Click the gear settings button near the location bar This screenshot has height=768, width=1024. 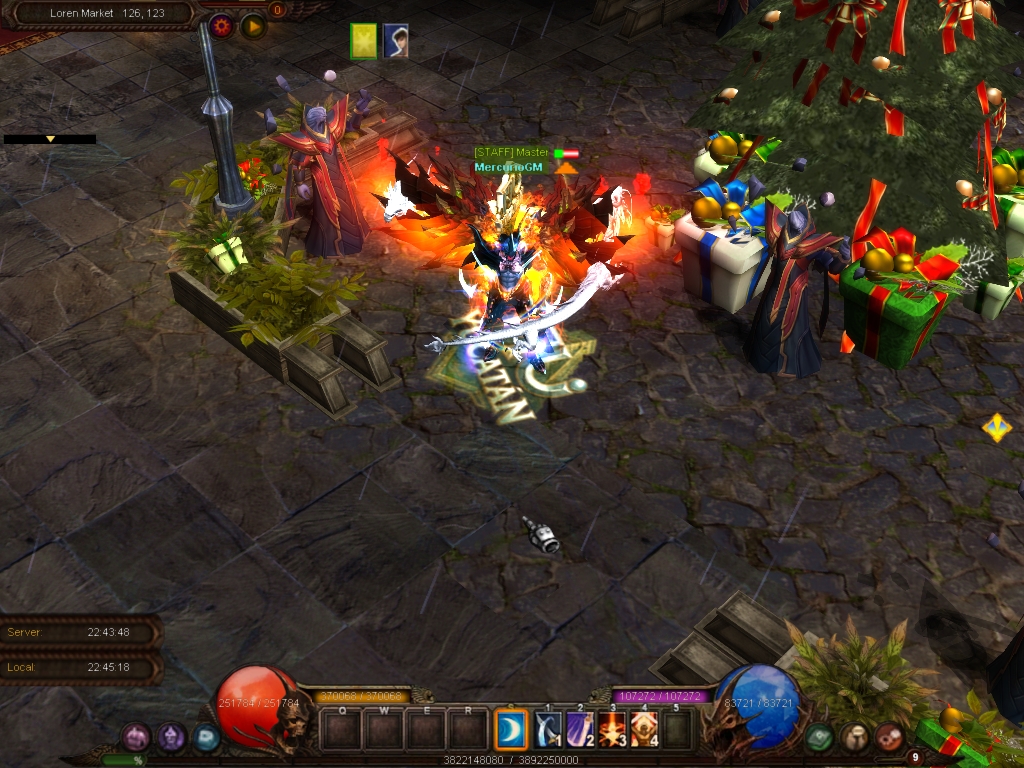pyautogui.click(x=221, y=26)
